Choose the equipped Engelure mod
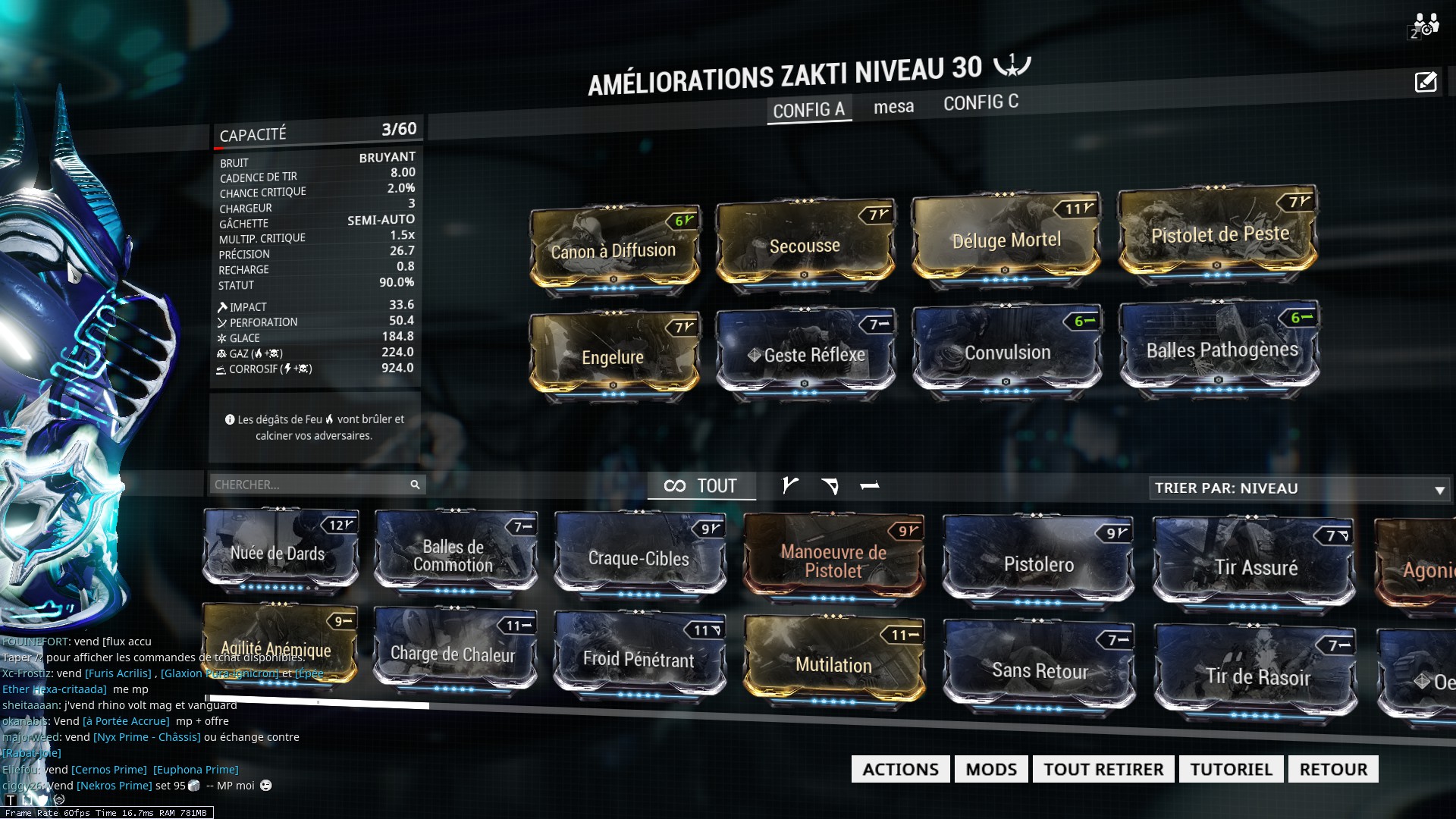The height and width of the screenshot is (819, 1456). (x=613, y=356)
